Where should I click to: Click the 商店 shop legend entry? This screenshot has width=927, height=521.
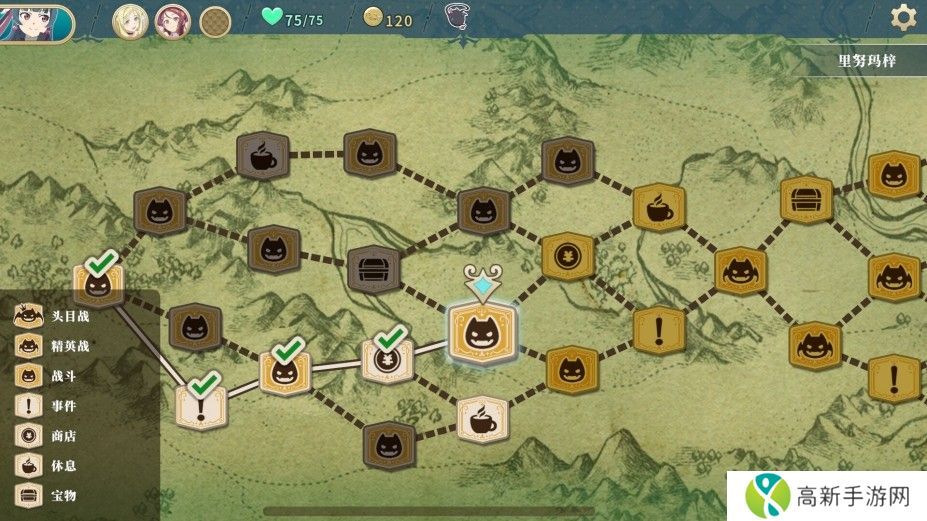[50, 436]
